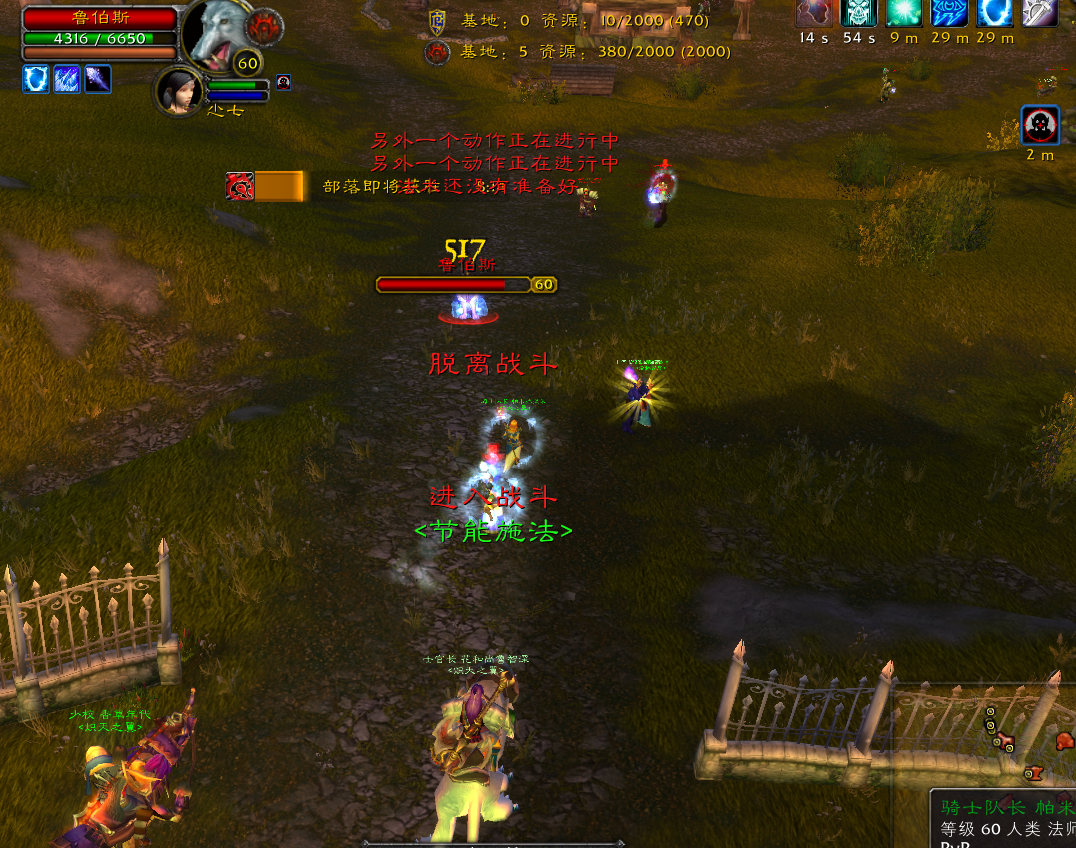Click the ice shards buff under target frame
This screenshot has height=848, width=1076.
(67, 79)
